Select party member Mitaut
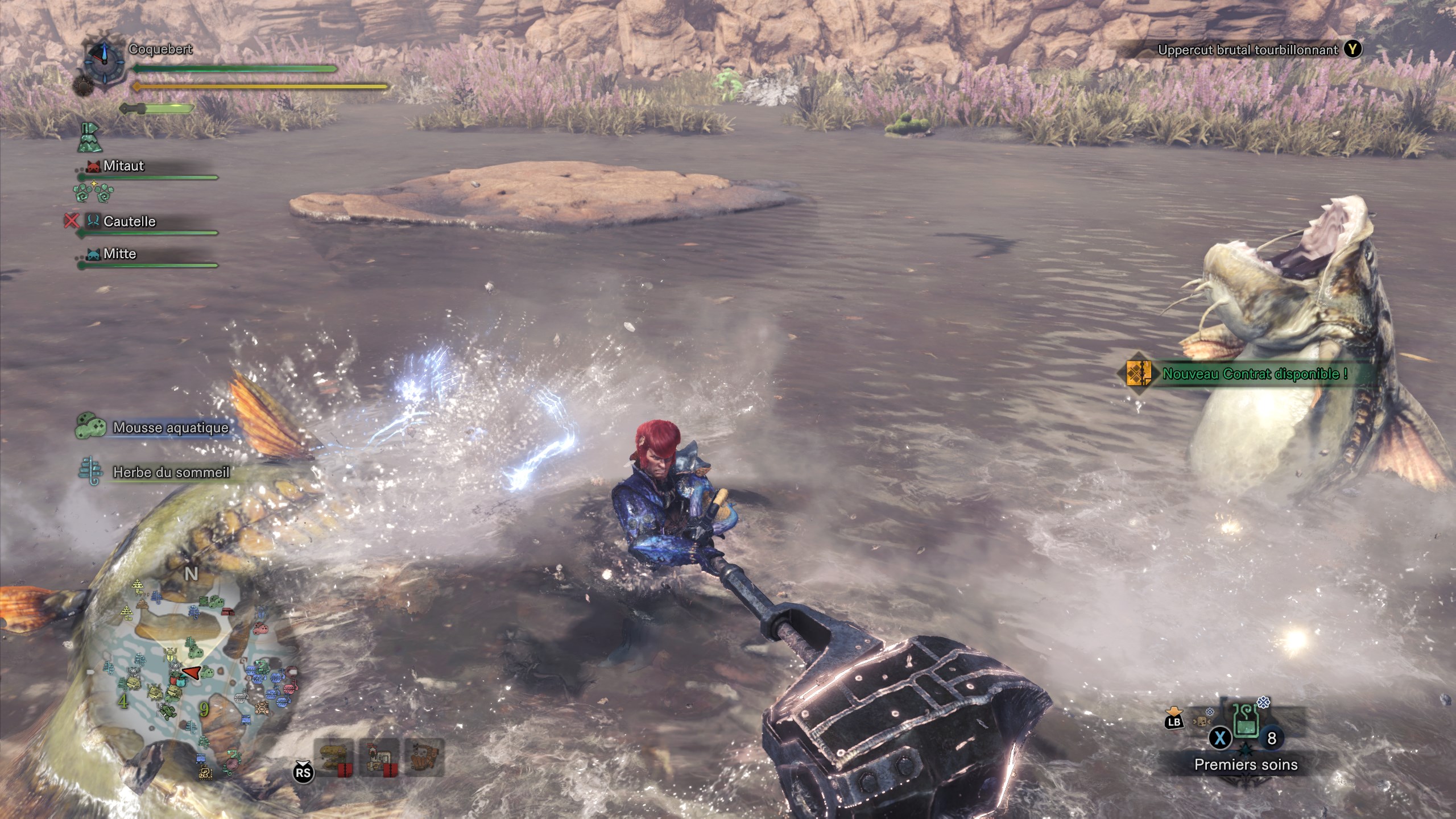Image resolution: width=1456 pixels, height=819 pixels. (123, 166)
